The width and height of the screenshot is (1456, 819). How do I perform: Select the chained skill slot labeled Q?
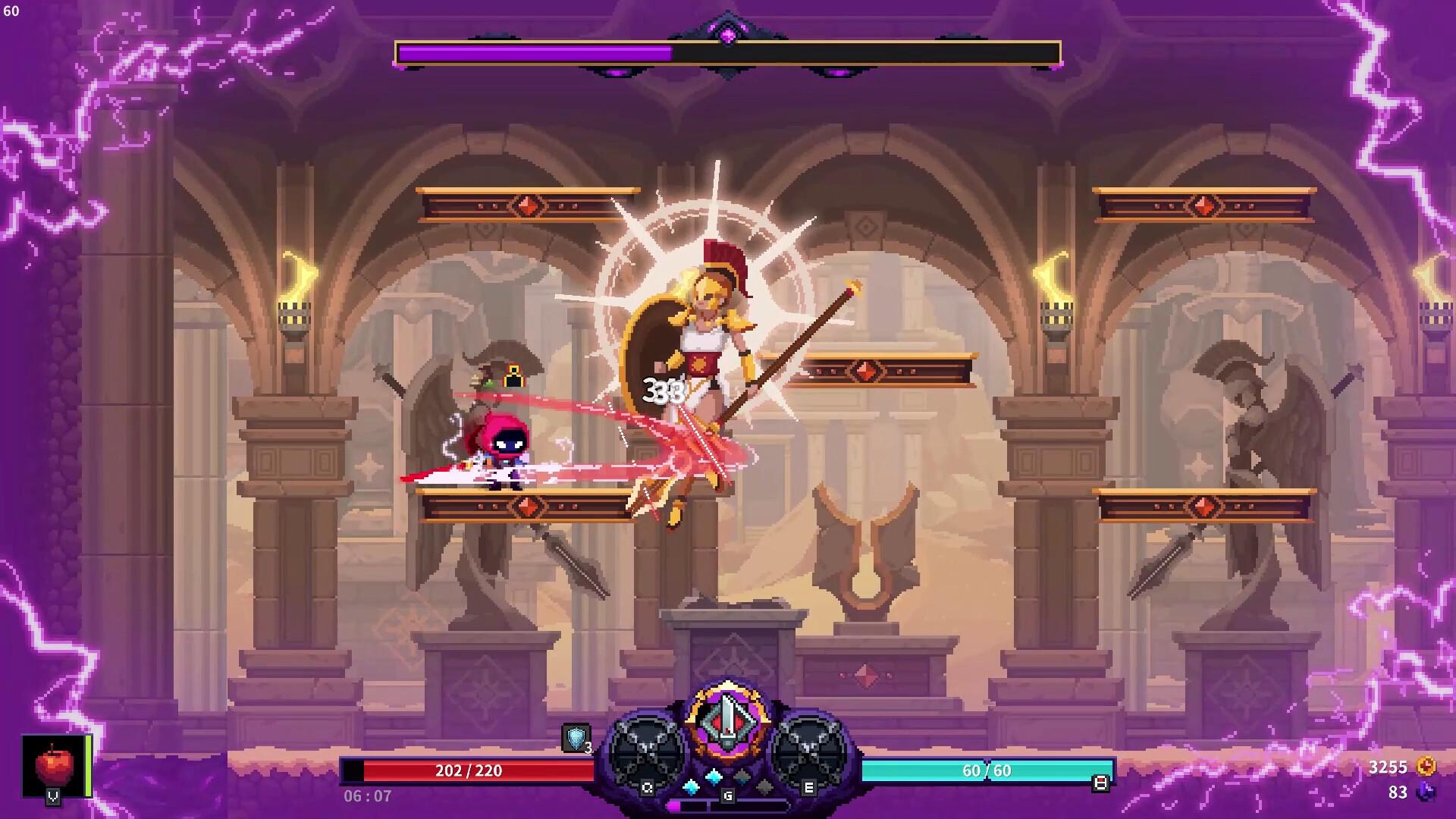[x=645, y=752]
